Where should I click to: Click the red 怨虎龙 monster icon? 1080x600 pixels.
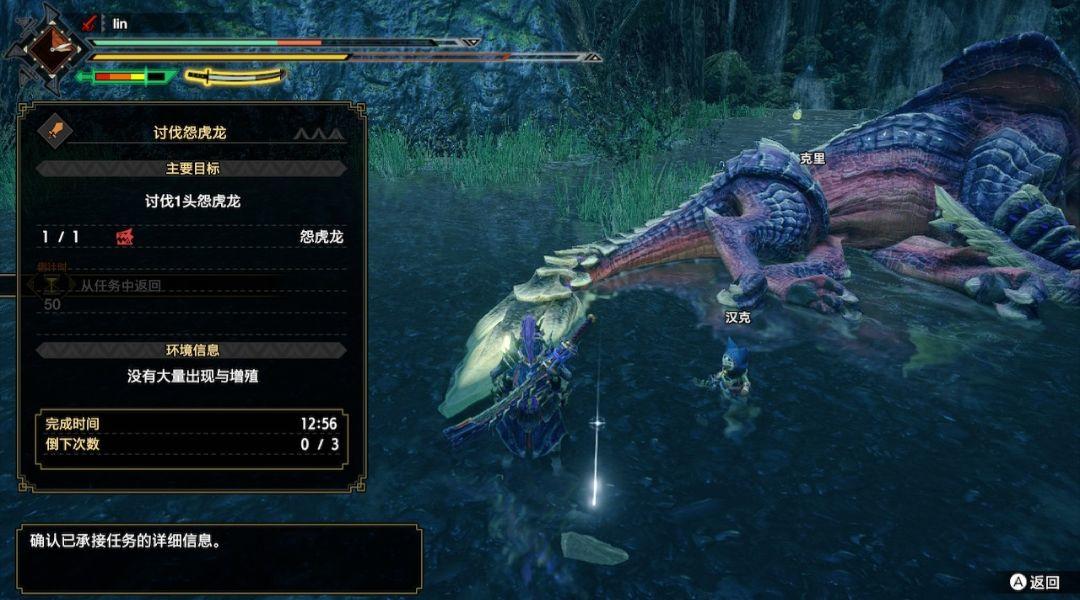coord(126,237)
